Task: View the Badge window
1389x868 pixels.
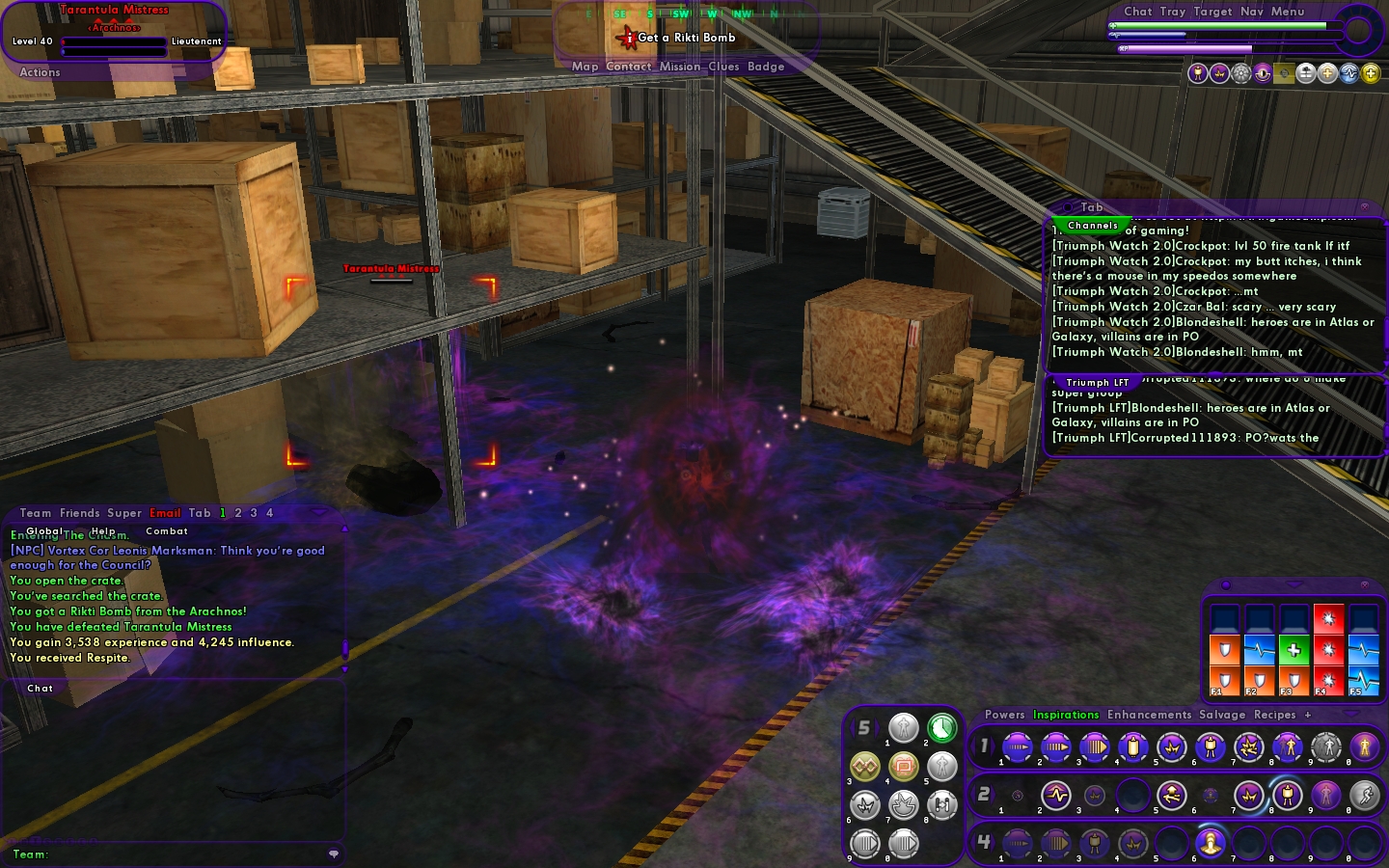Action: tap(766, 67)
